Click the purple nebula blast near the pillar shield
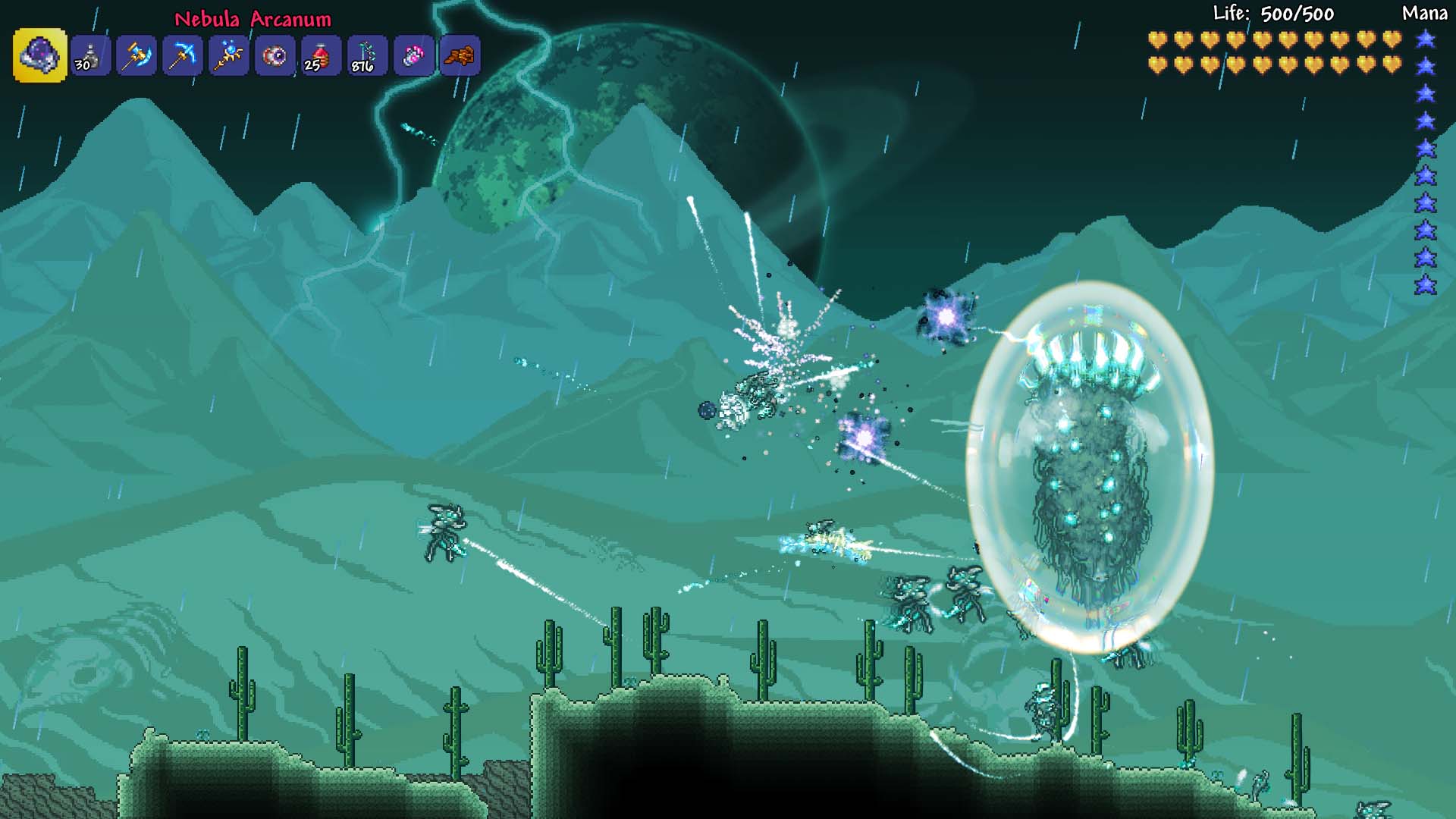Screen dimensions: 1456x819 click(x=945, y=313)
